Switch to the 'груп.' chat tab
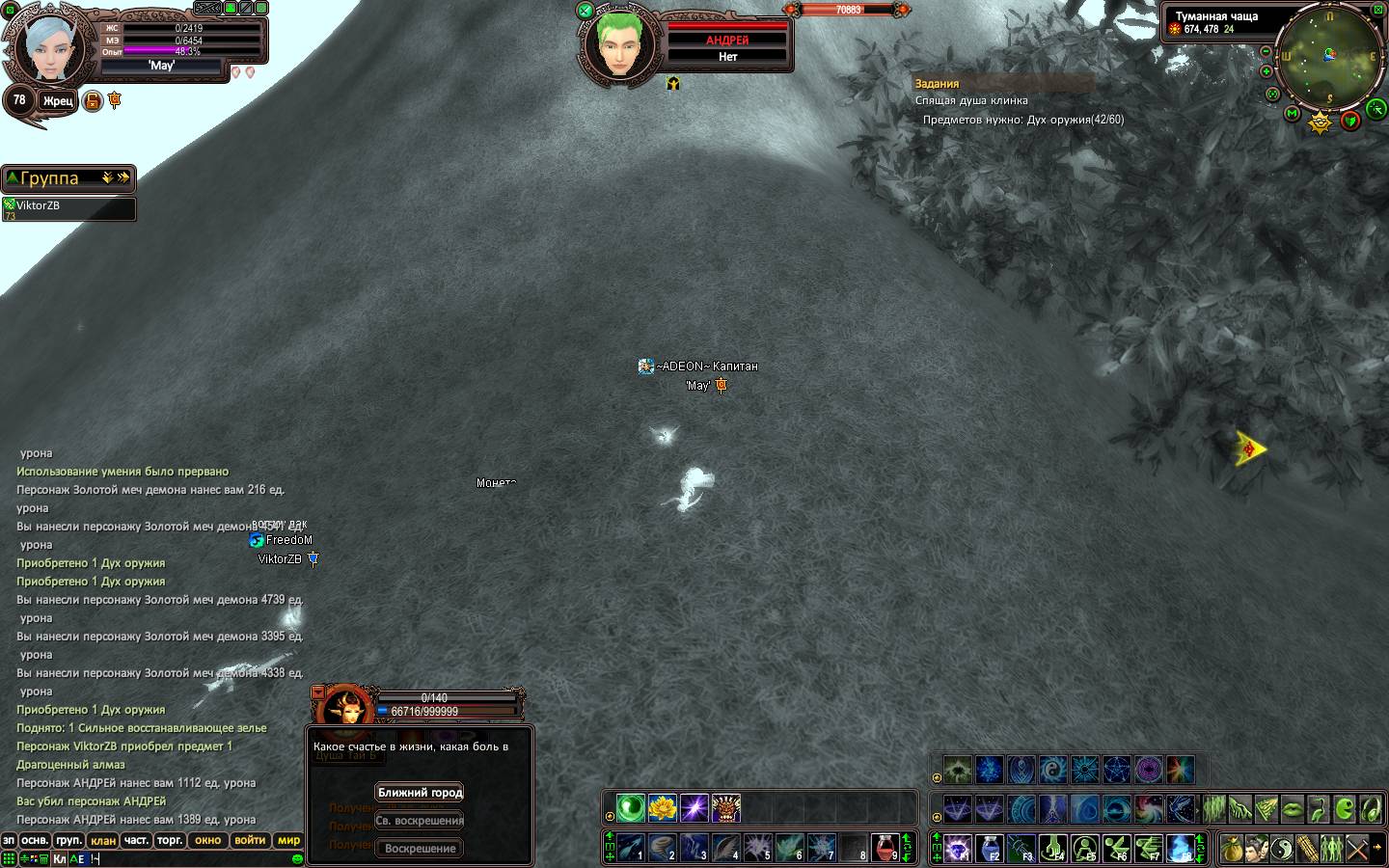1389x868 pixels. pos(68,841)
